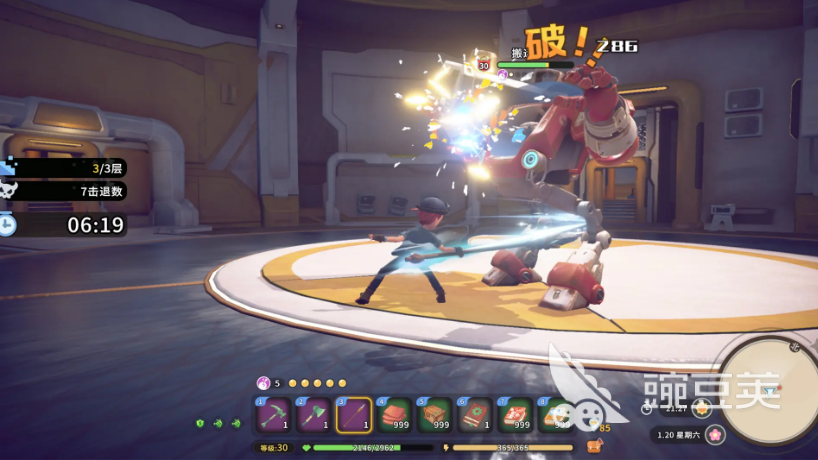Choose the highlighted spear hotbar slot
Viewport: 818px width, 460px height.
[x=354, y=414]
